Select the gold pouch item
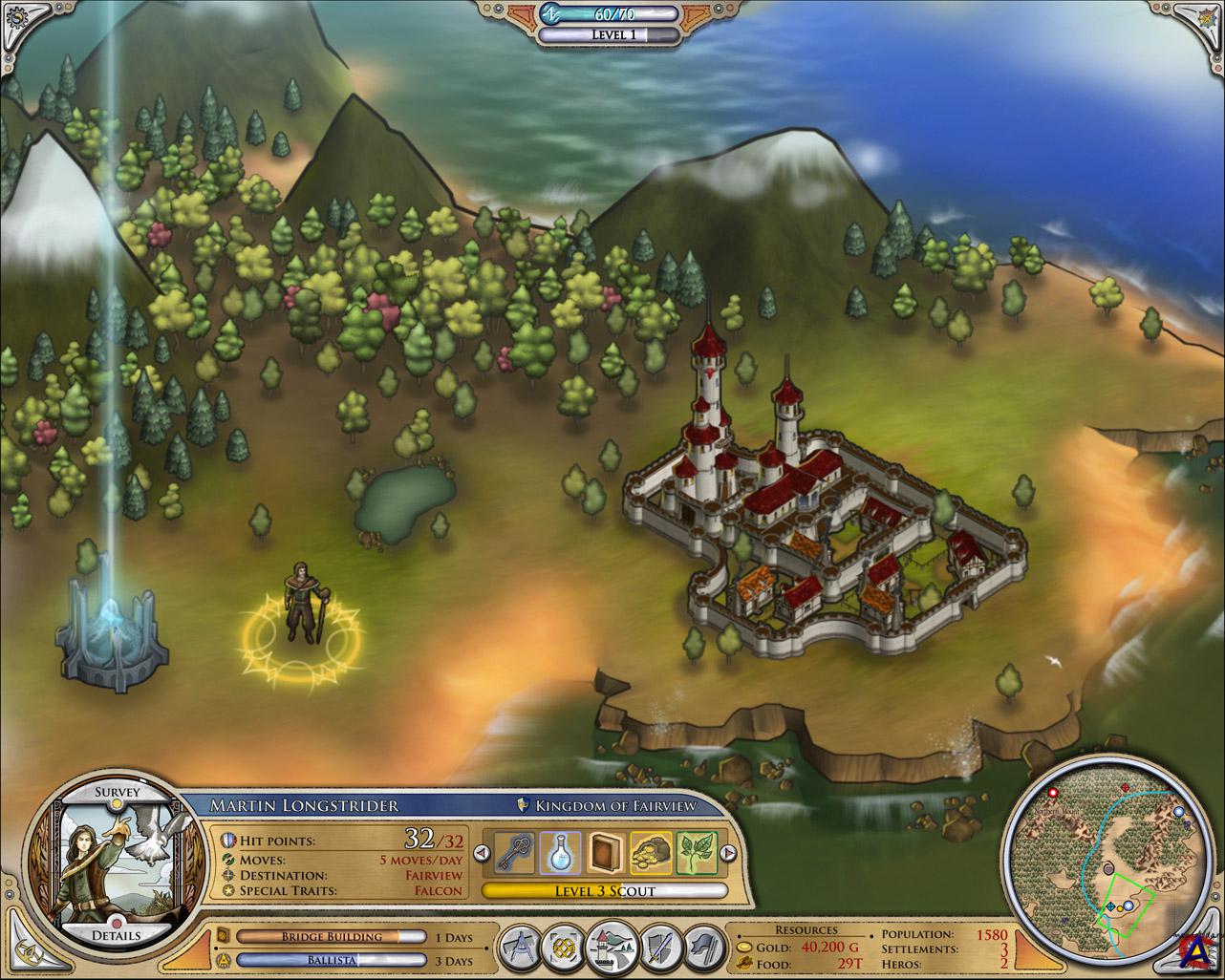The image size is (1225, 980). (x=651, y=853)
